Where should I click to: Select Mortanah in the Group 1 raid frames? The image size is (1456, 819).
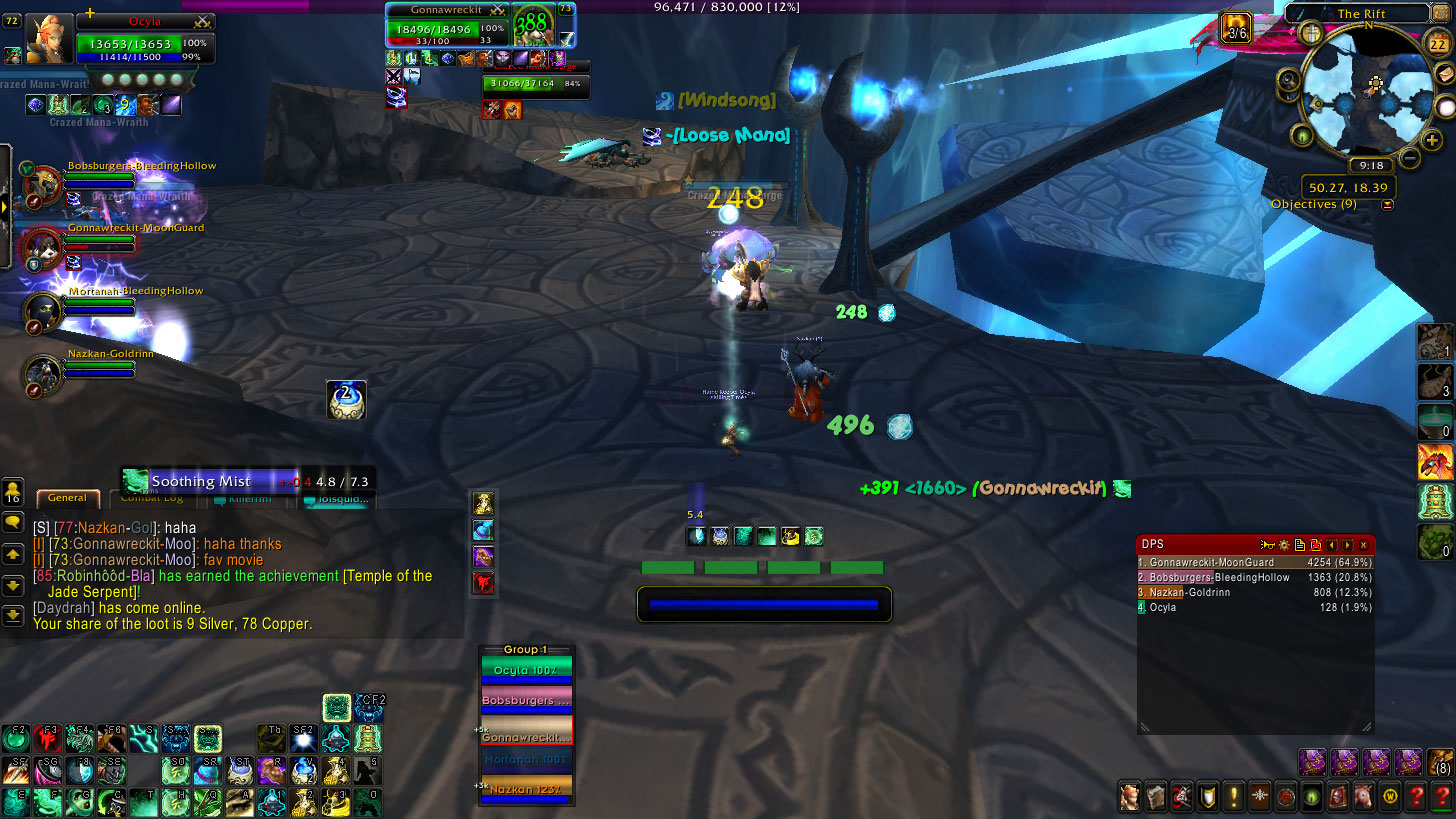(526, 760)
